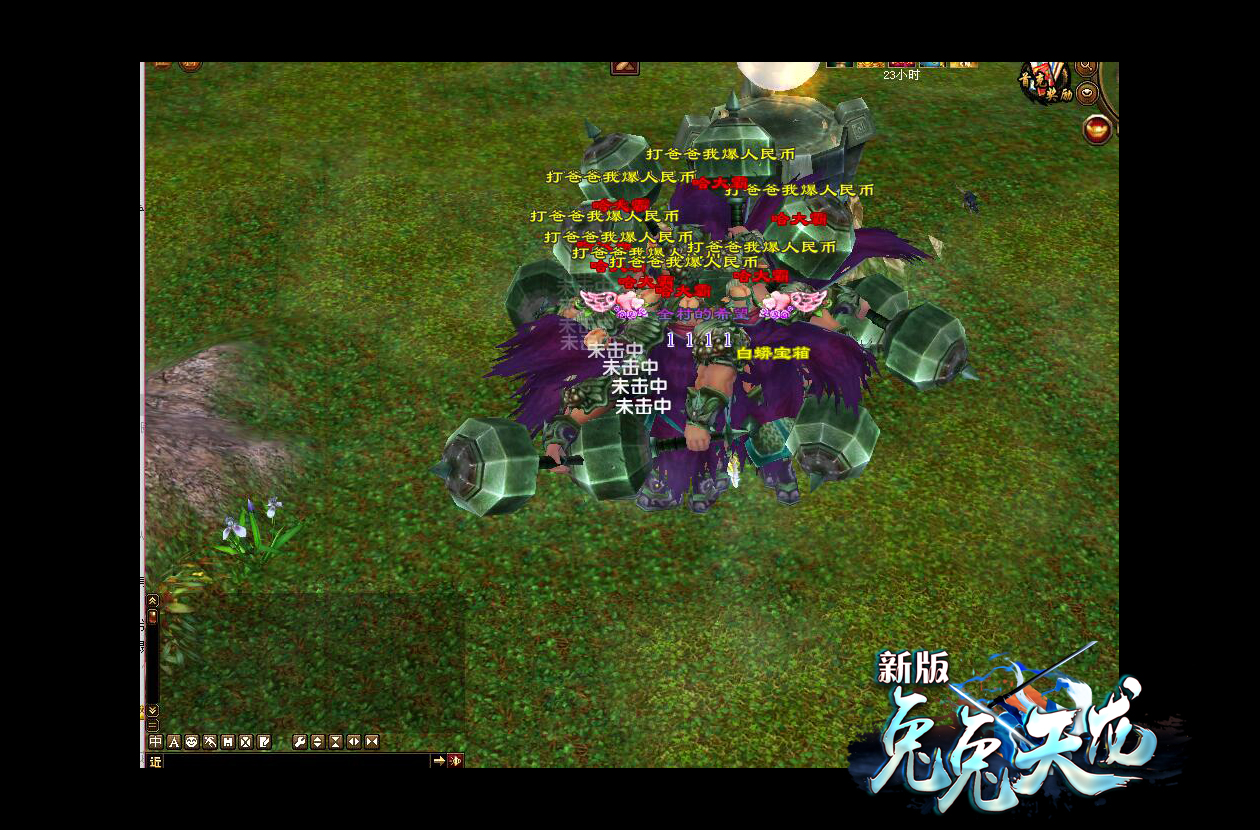Click the vertical up-down arrows chat resize button

point(317,742)
